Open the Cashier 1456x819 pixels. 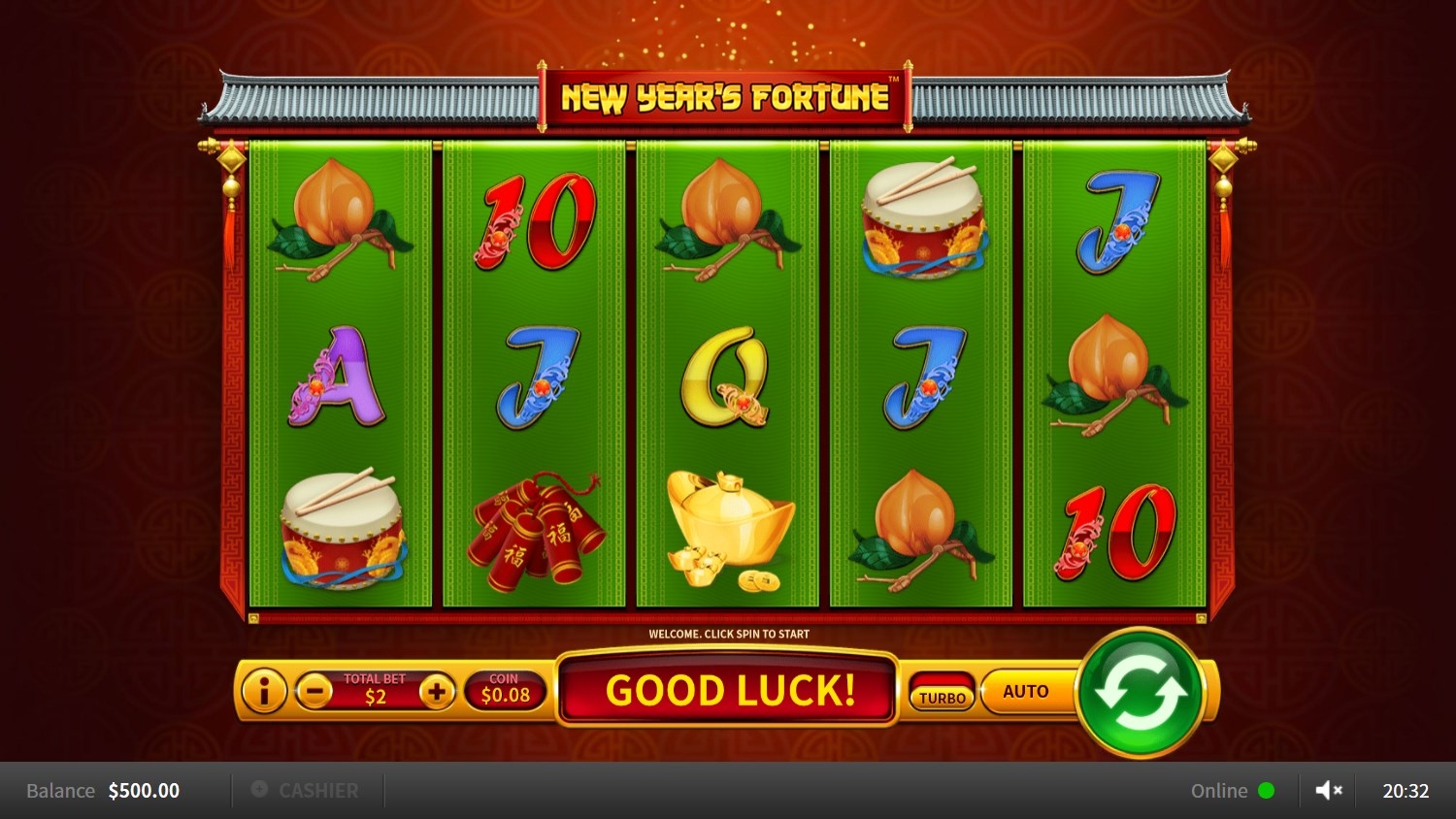click(306, 791)
